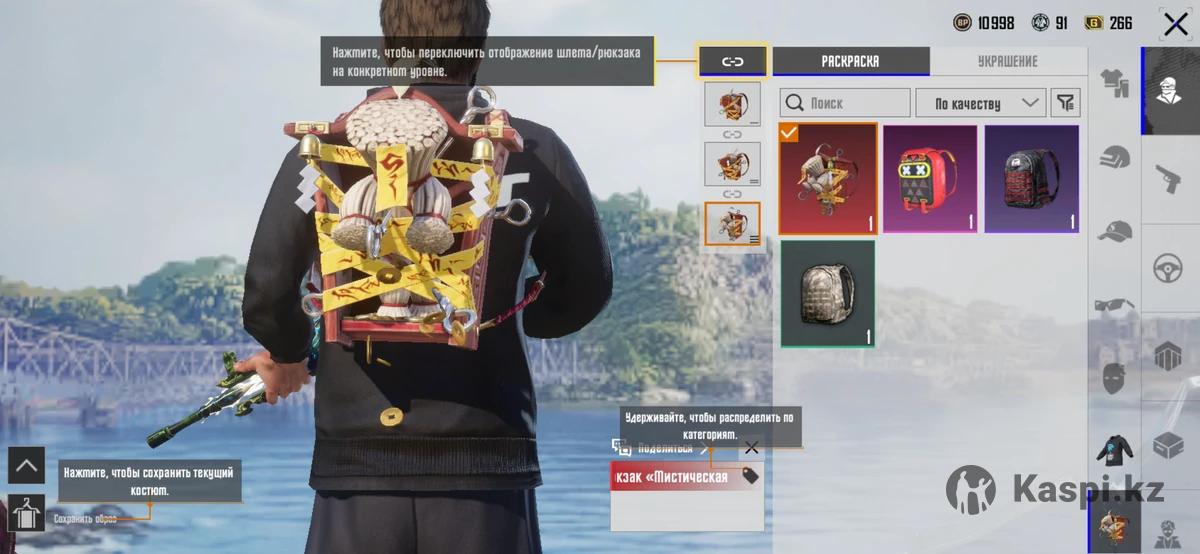1200x554 pixels.
Task: Expand the up-arrow panel button
Action: 26,465
